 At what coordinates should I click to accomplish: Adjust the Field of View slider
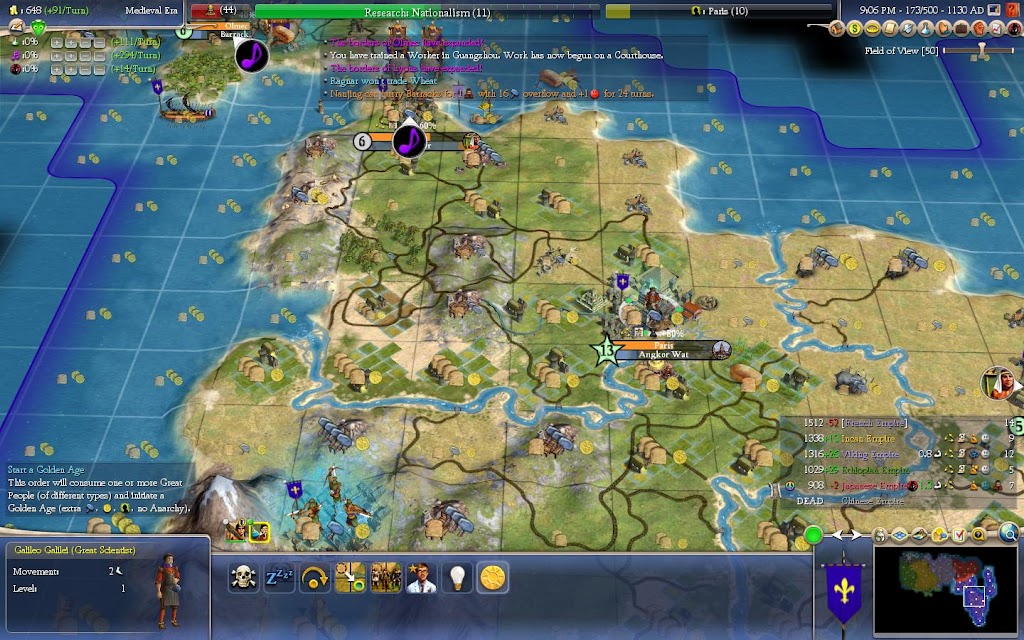[x=981, y=48]
